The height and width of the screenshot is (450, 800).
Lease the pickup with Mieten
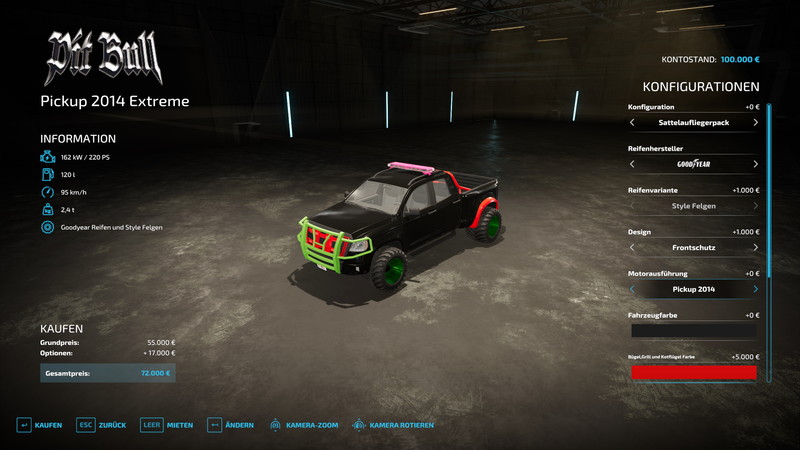[x=166, y=425]
